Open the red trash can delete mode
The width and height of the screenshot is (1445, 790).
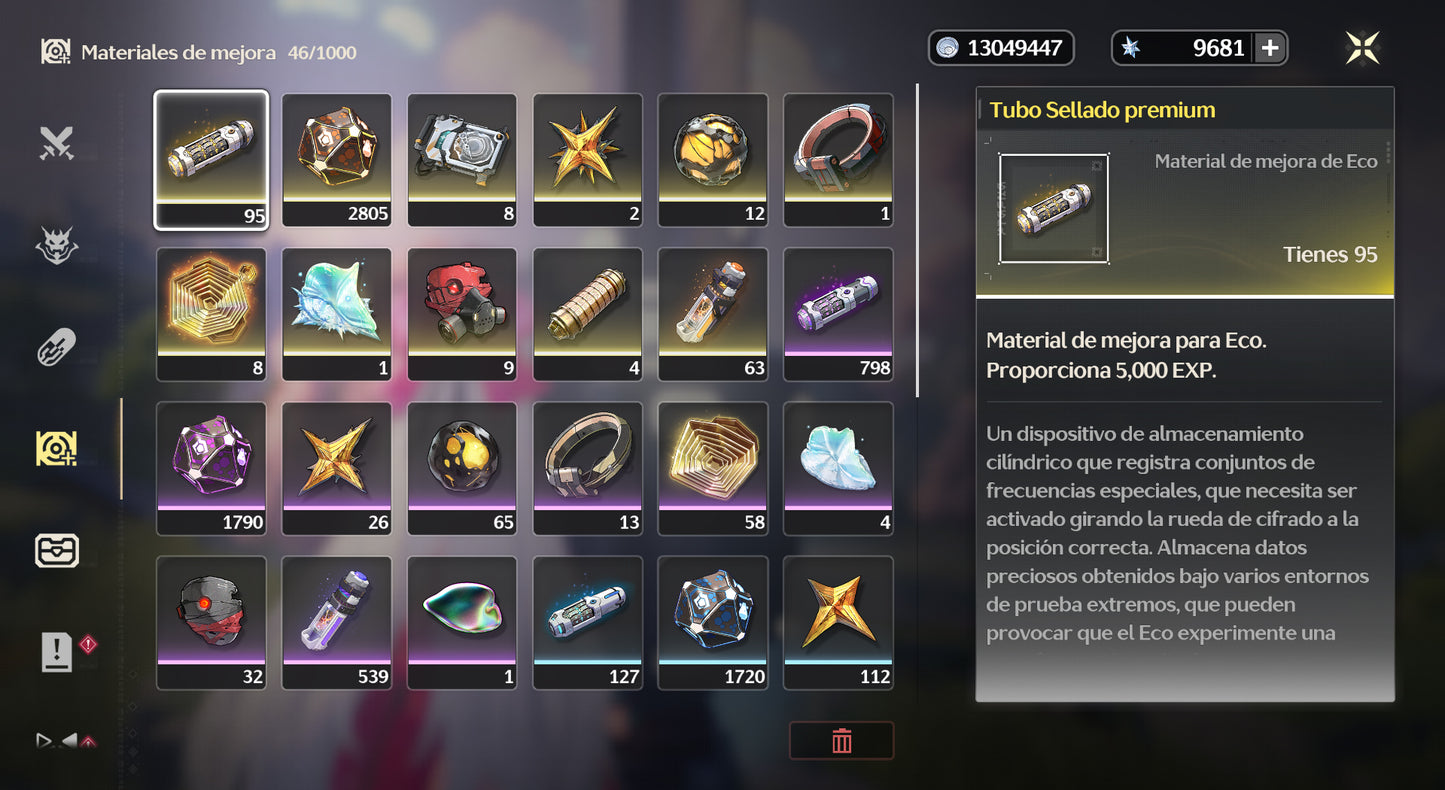pyautogui.click(x=841, y=741)
